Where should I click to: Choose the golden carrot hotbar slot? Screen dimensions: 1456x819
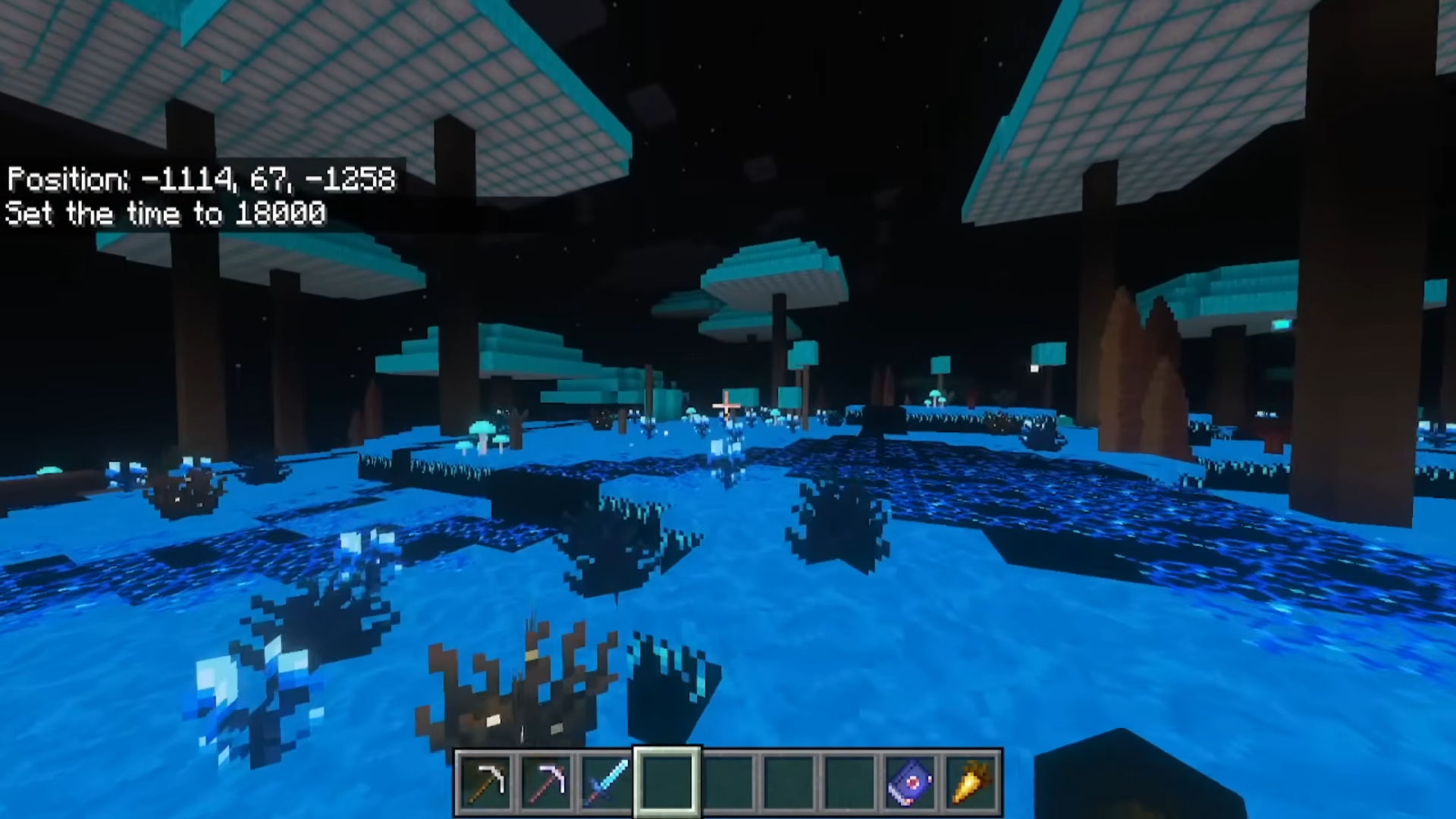pyautogui.click(x=971, y=781)
